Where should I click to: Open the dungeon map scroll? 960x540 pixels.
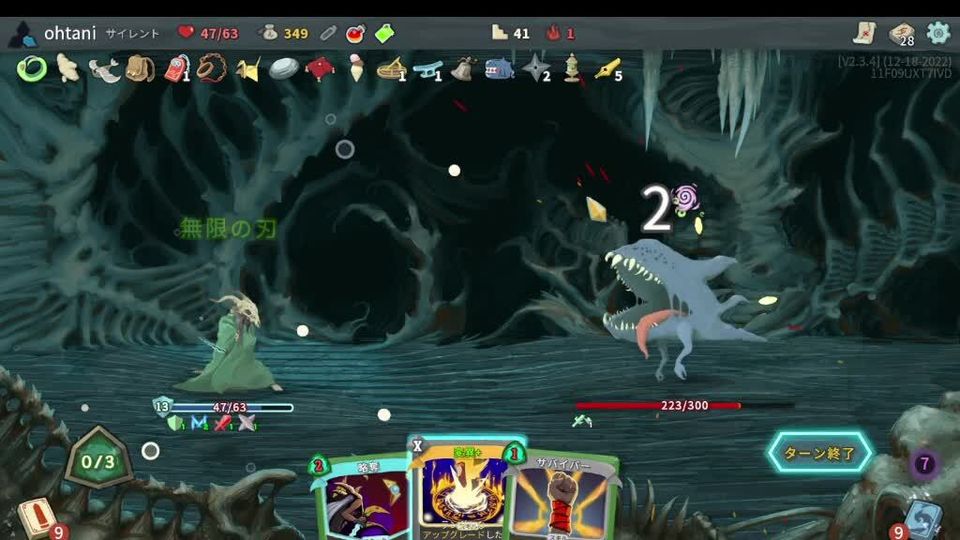pyautogui.click(x=864, y=33)
